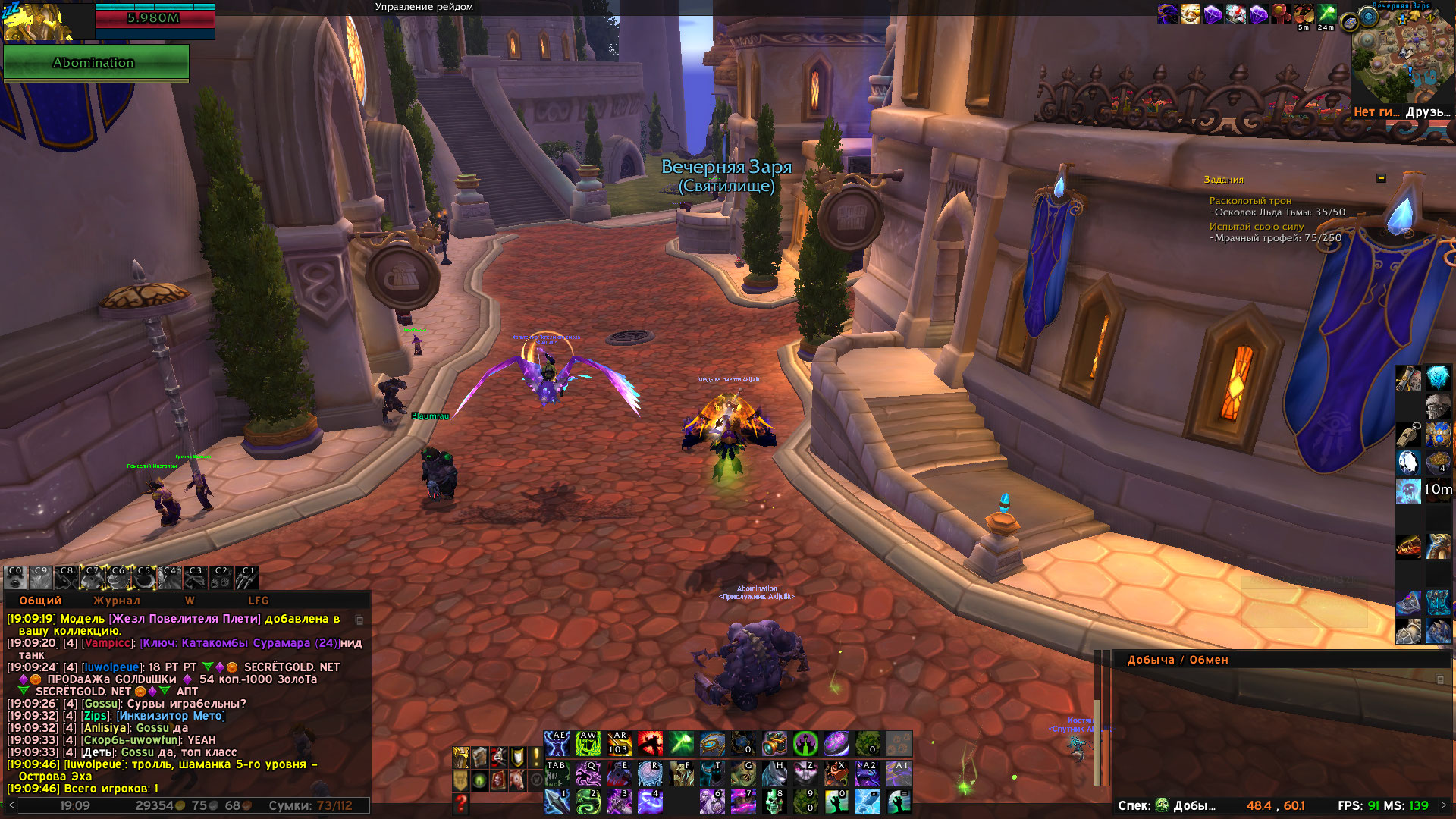The width and height of the screenshot is (1456, 819).
Task: Select the Расколотый трон quest entry
Action: tap(1250, 201)
